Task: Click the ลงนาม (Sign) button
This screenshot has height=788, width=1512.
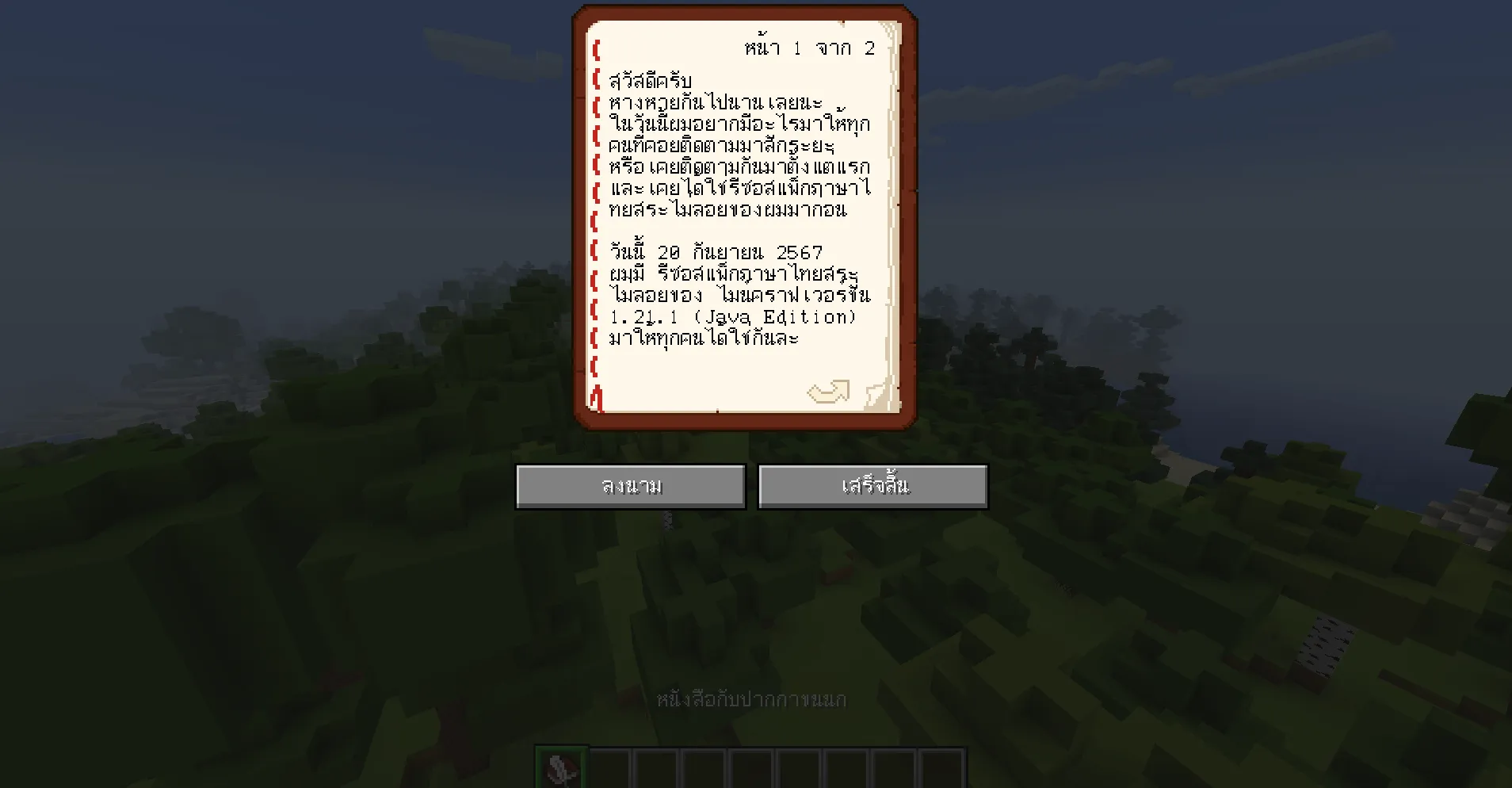Action: tap(629, 485)
